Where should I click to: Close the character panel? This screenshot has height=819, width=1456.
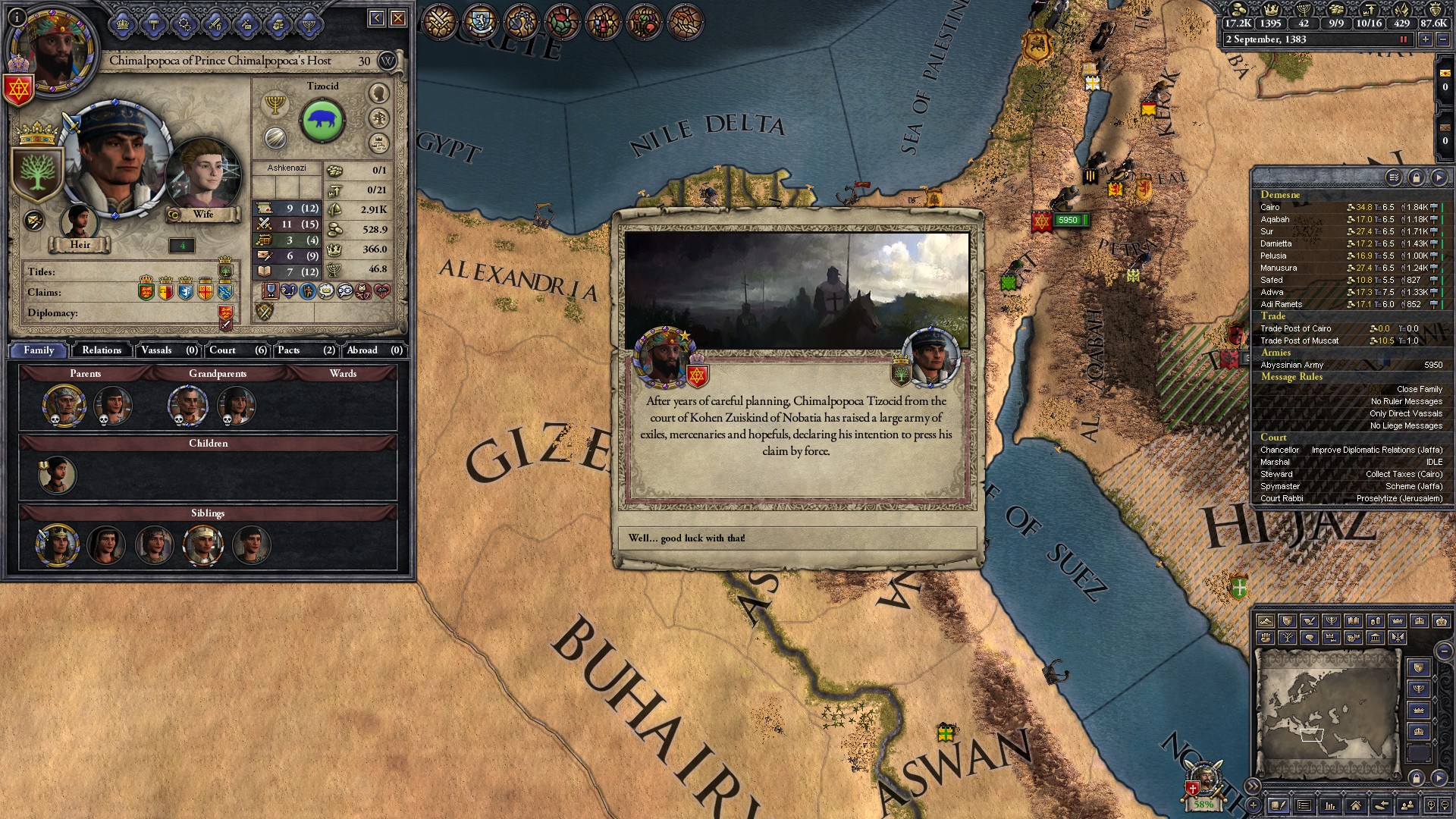click(398, 18)
